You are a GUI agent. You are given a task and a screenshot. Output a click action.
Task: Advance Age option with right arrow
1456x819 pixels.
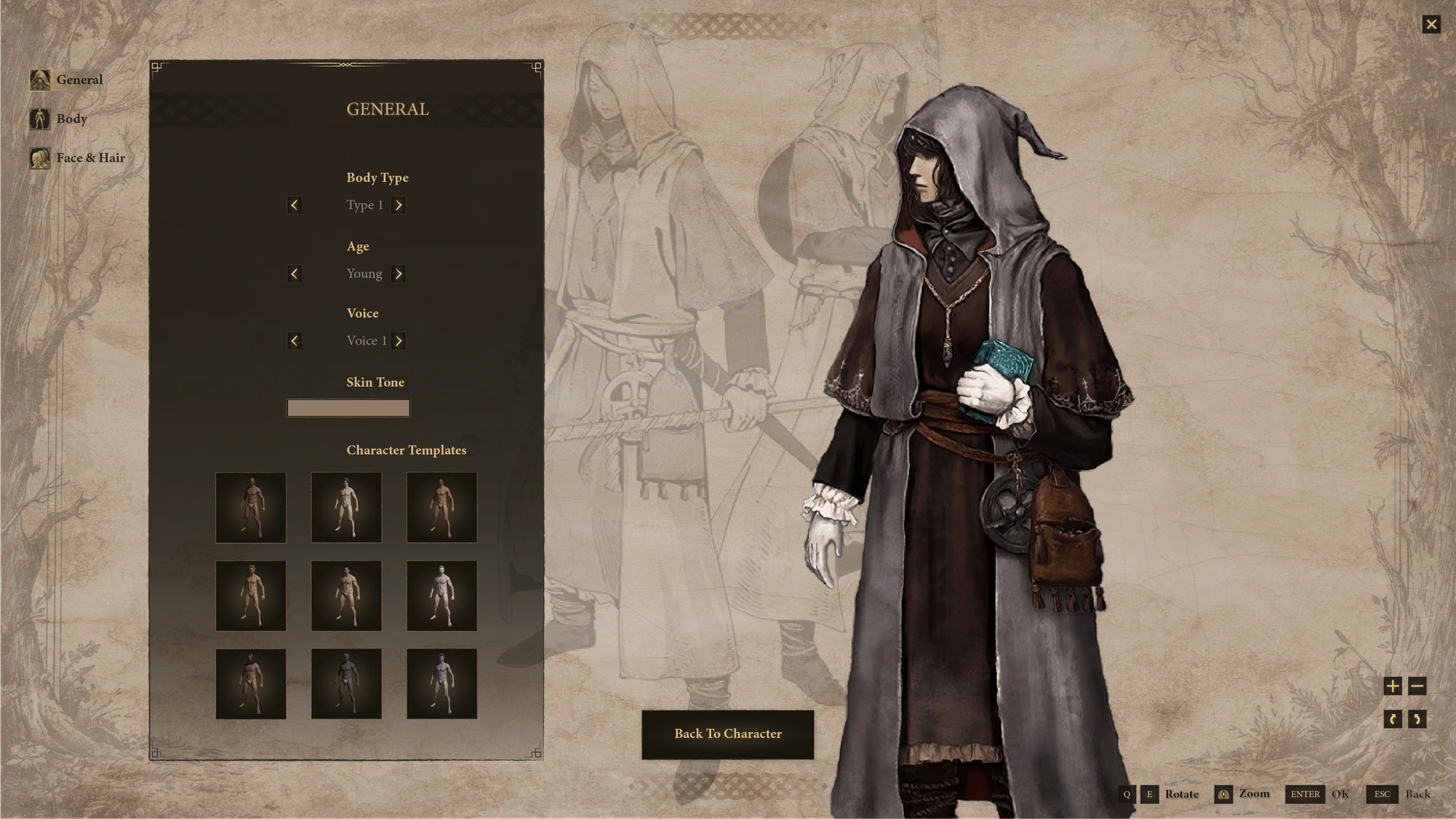tap(398, 274)
